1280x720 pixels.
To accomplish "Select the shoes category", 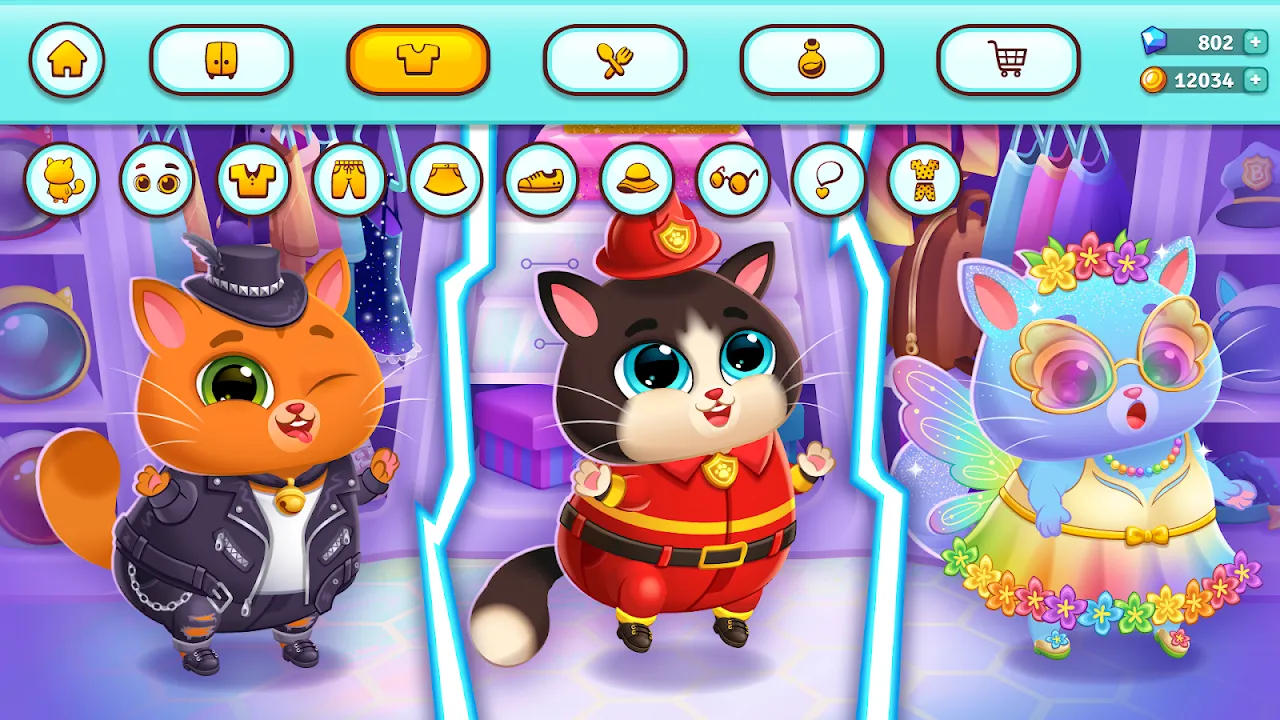I will tap(541, 178).
